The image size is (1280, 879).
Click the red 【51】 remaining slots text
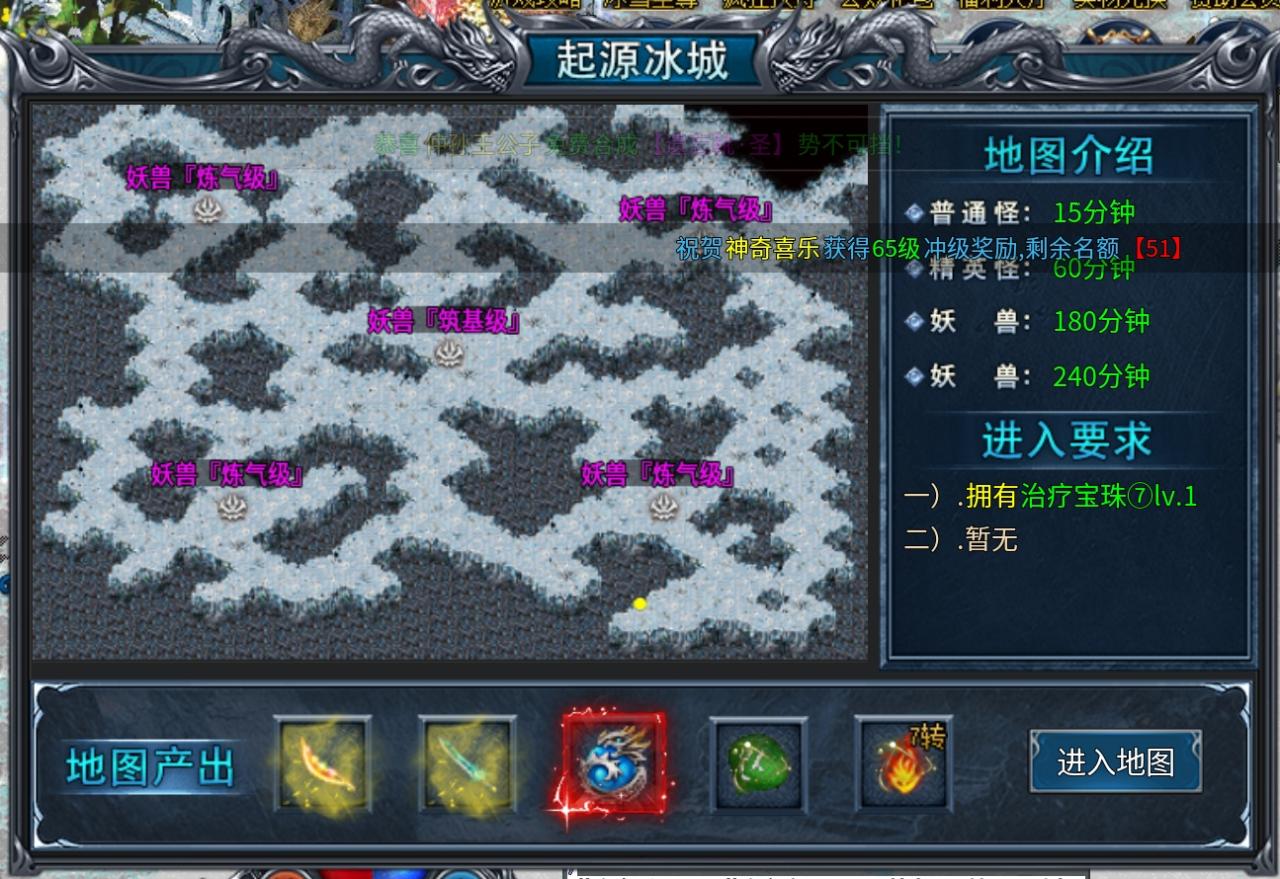pos(1158,250)
